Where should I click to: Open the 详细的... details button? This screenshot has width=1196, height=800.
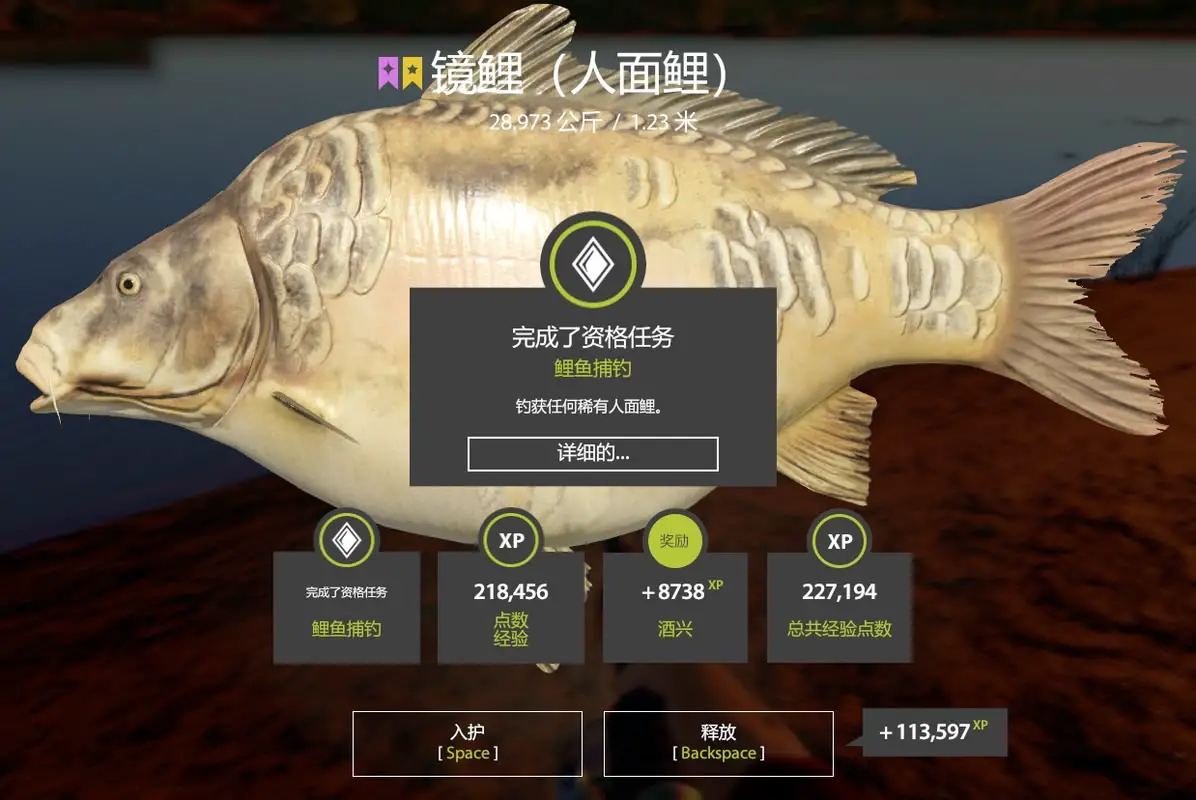click(592, 453)
